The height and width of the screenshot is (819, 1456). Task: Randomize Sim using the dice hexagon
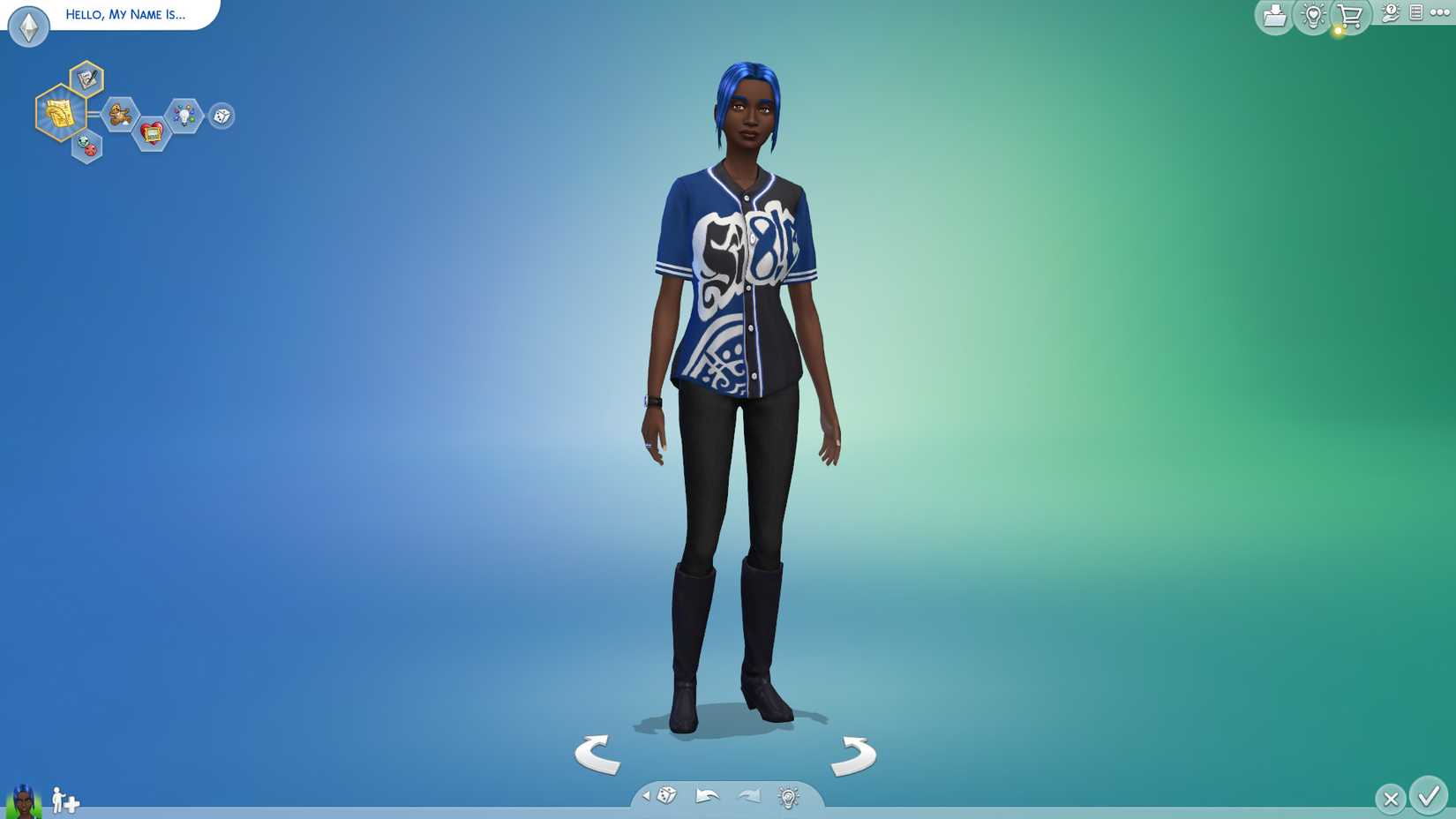[221, 116]
